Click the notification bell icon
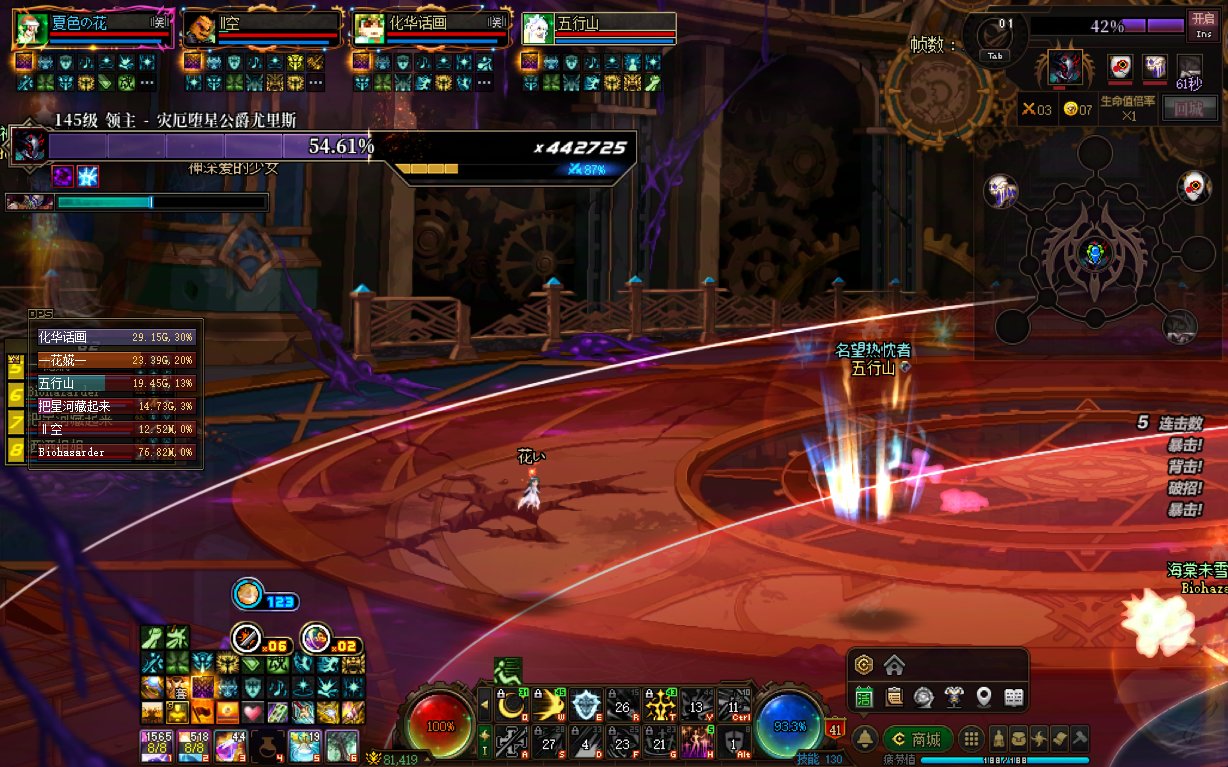This screenshot has width=1228, height=767. click(x=865, y=740)
